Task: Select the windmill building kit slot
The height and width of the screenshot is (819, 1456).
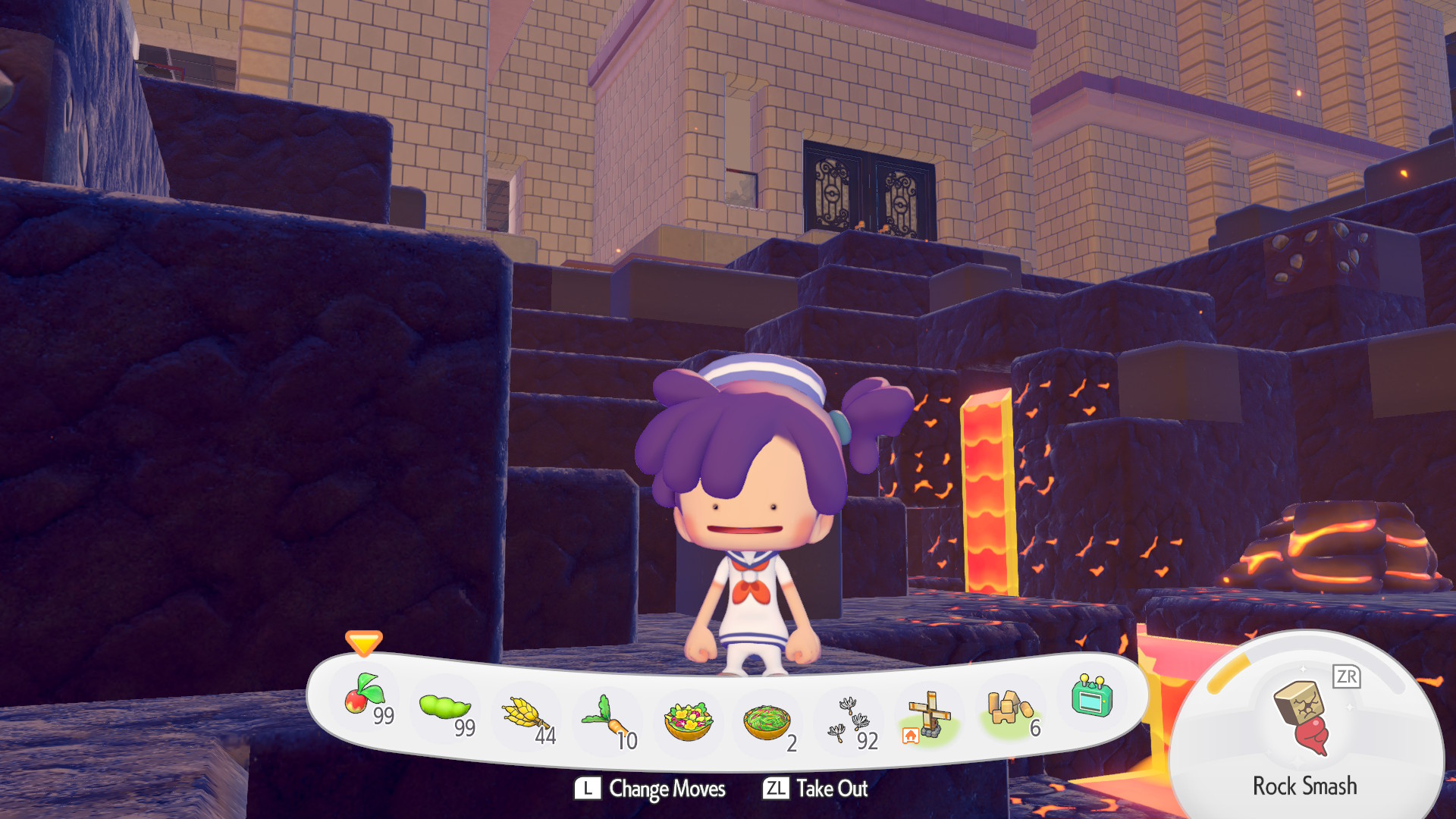Action: point(928,716)
